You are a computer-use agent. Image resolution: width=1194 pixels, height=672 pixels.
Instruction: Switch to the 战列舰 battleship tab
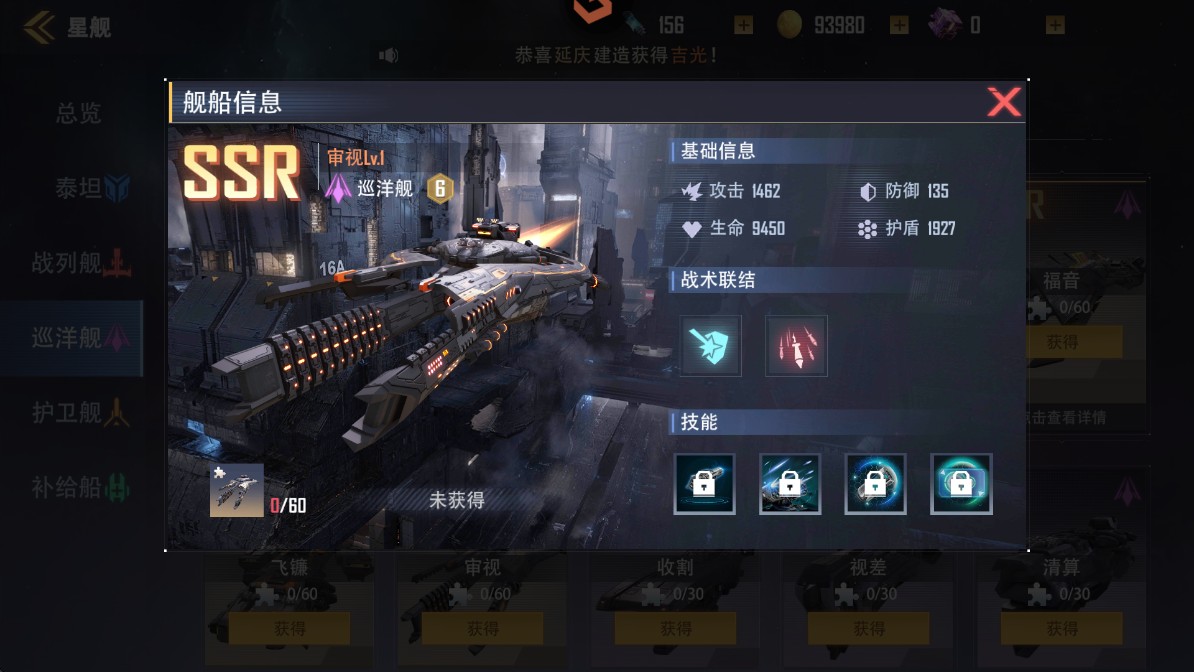(78, 263)
